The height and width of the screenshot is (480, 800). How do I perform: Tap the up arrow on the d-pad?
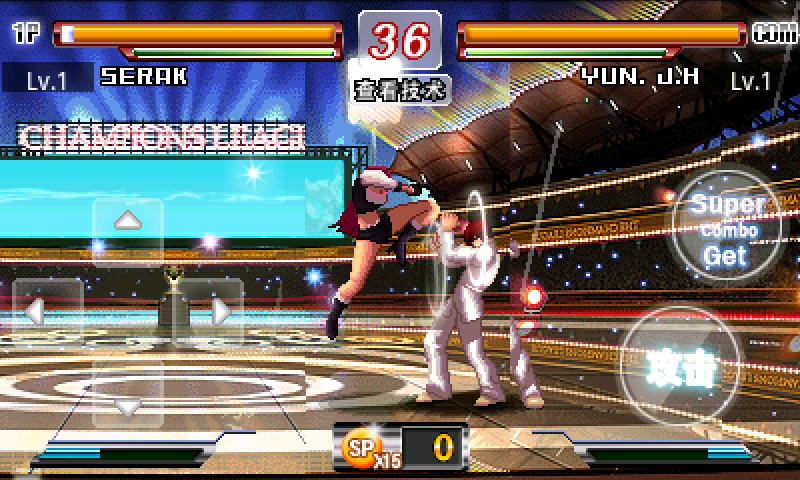click(127, 222)
